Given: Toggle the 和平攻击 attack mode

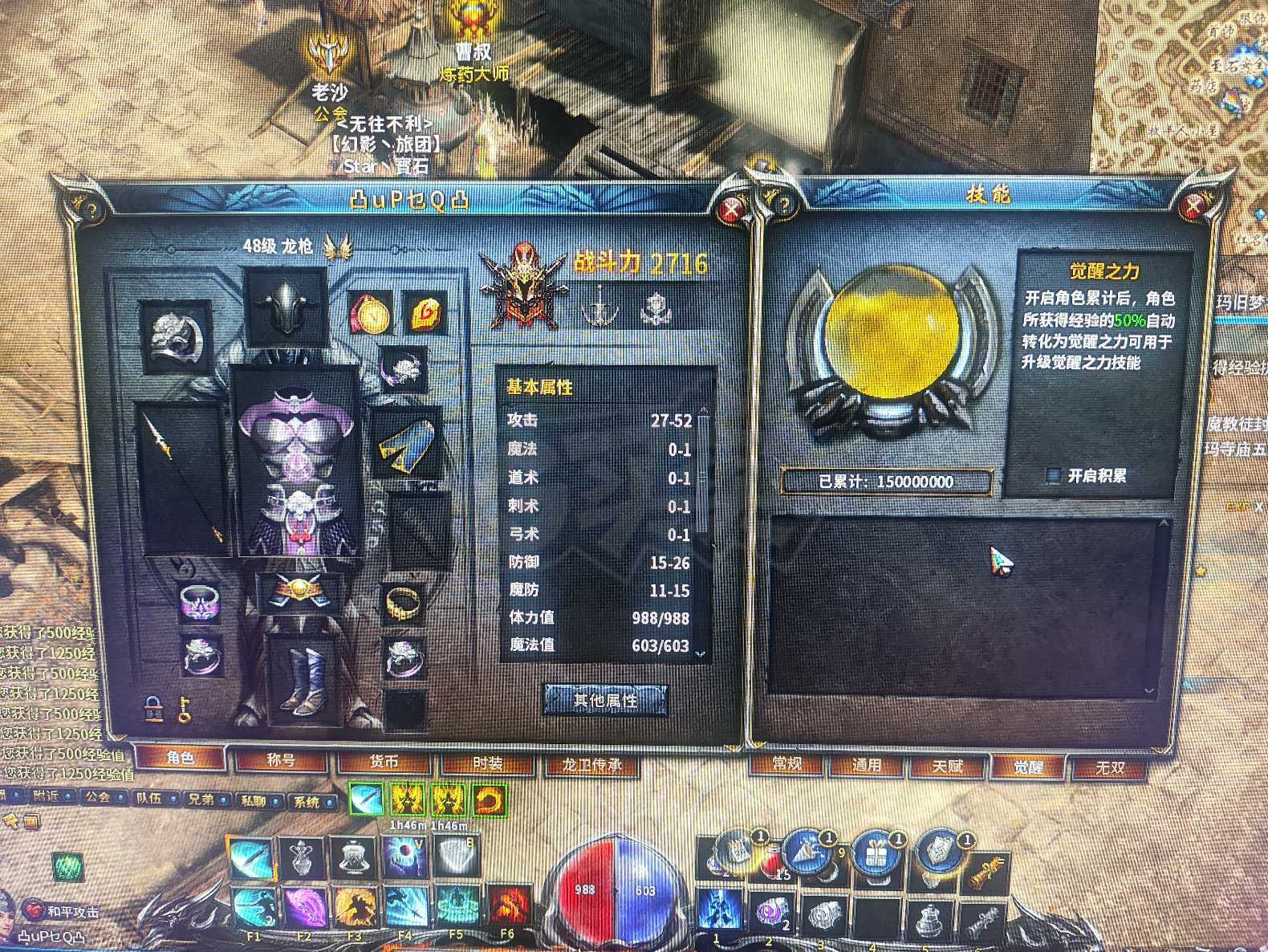Looking at the screenshot, I should (64, 911).
